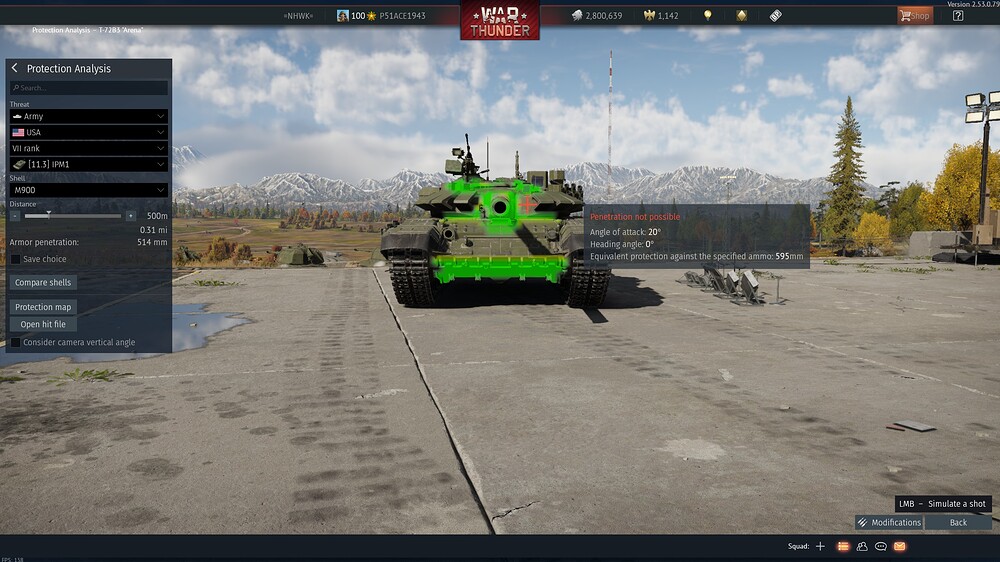Expand the VII rank dropdown

click(x=89, y=148)
